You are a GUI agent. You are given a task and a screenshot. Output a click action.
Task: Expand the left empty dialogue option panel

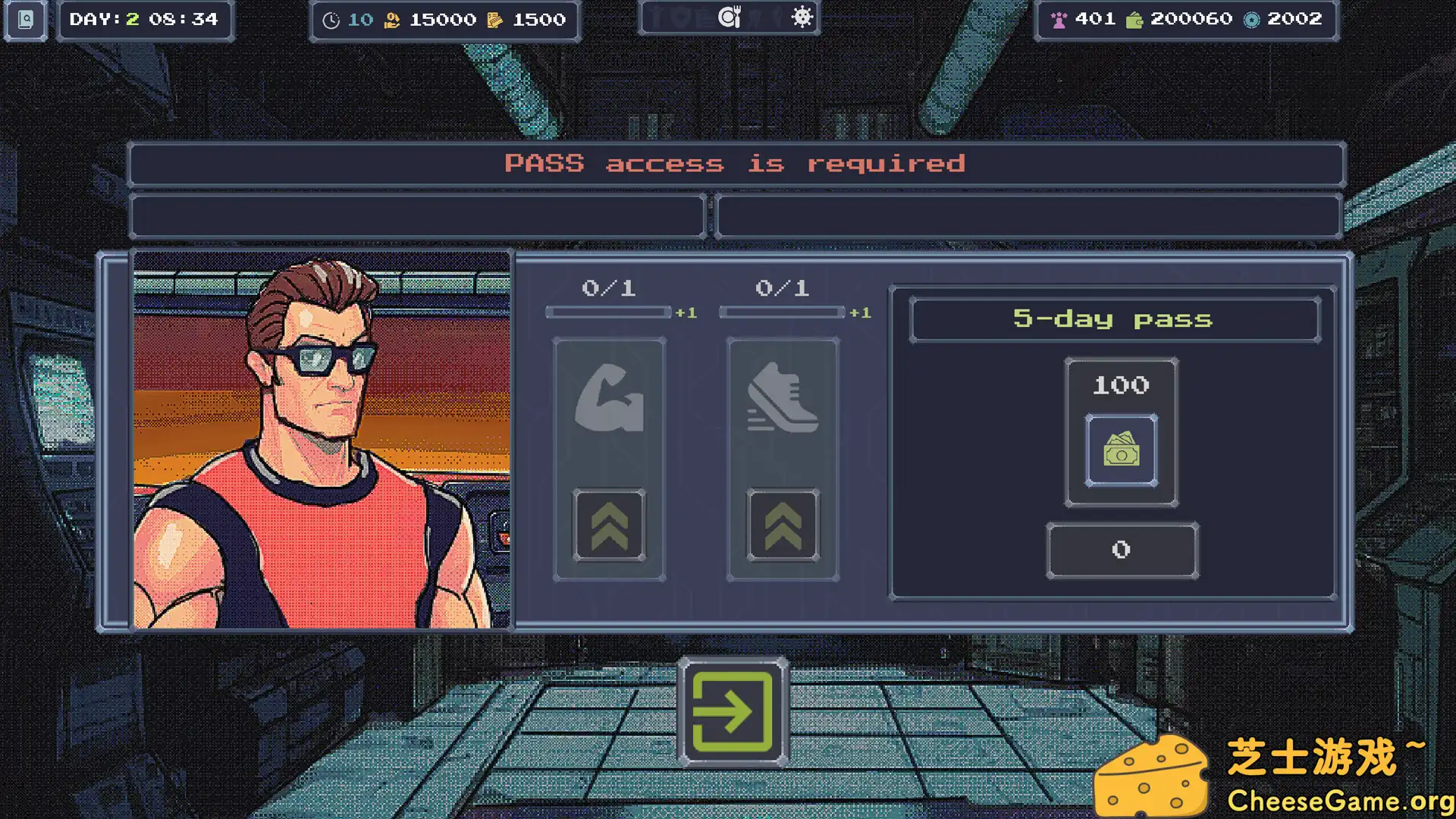[417, 216]
